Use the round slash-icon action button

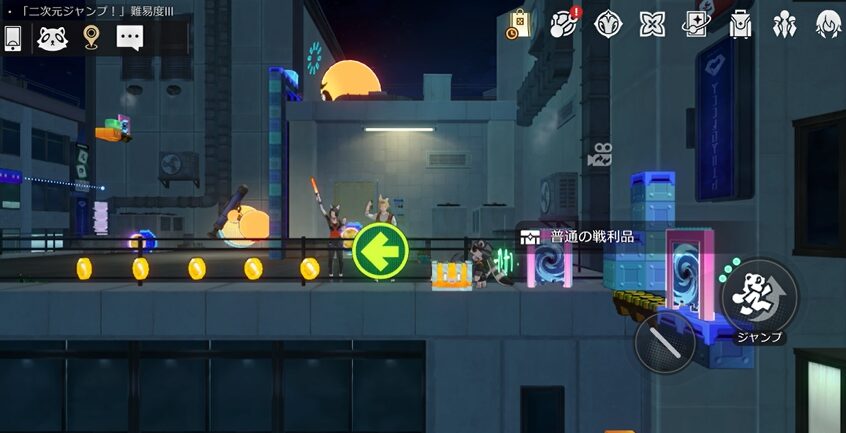665,343
